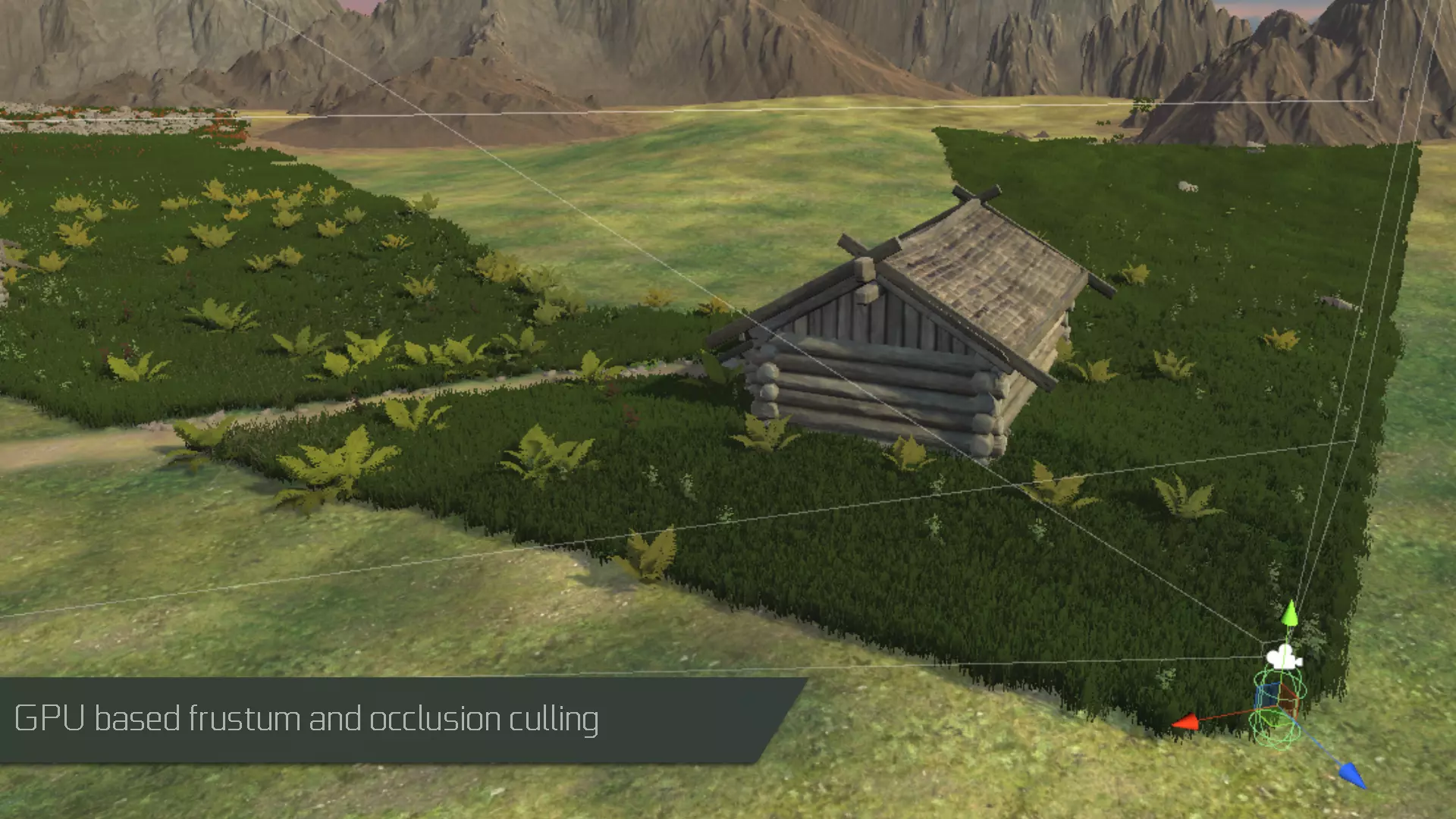Select the white camera gizmo icon
1456x819 pixels.
1283,657
